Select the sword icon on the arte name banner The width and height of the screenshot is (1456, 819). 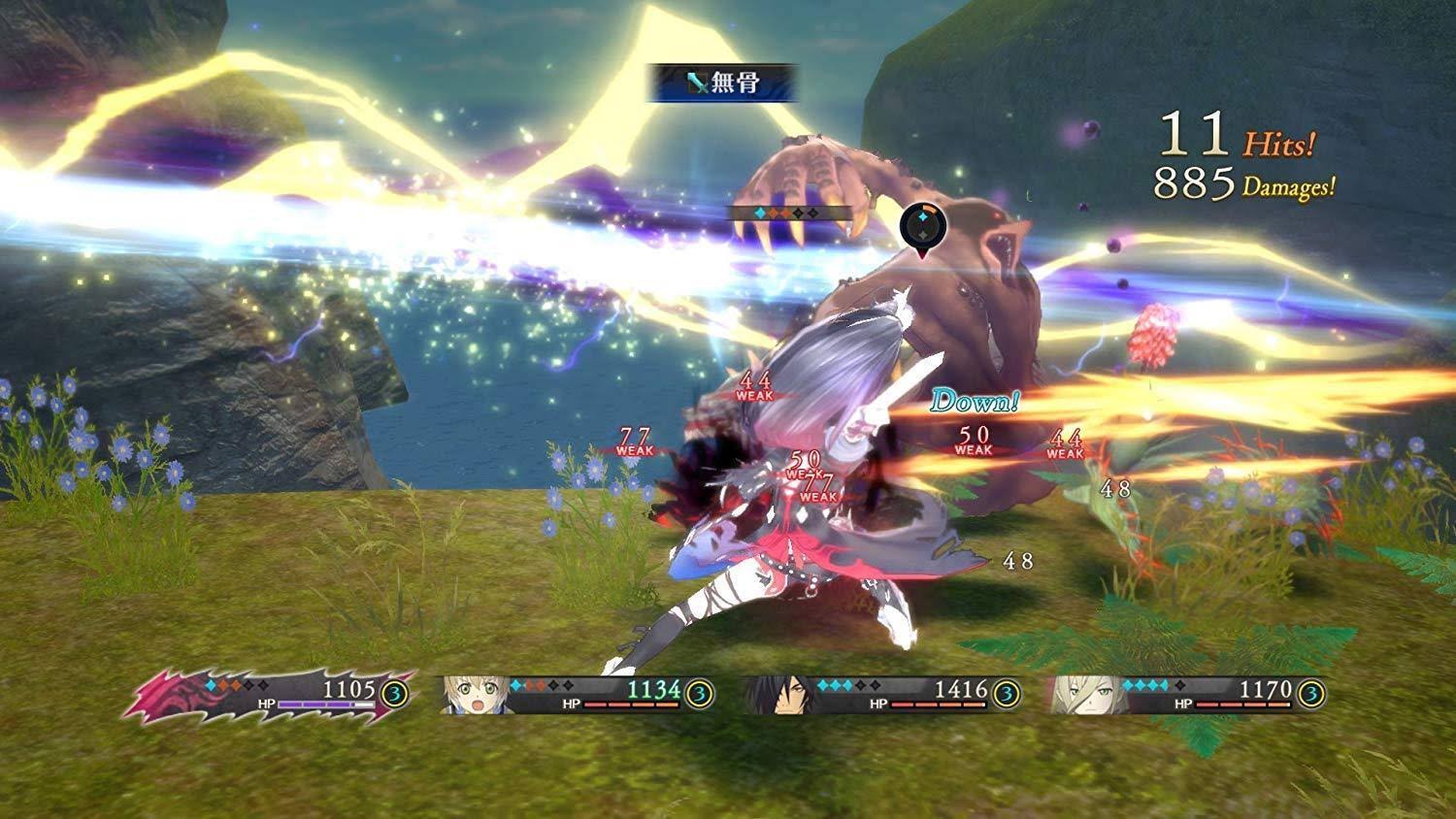click(696, 82)
